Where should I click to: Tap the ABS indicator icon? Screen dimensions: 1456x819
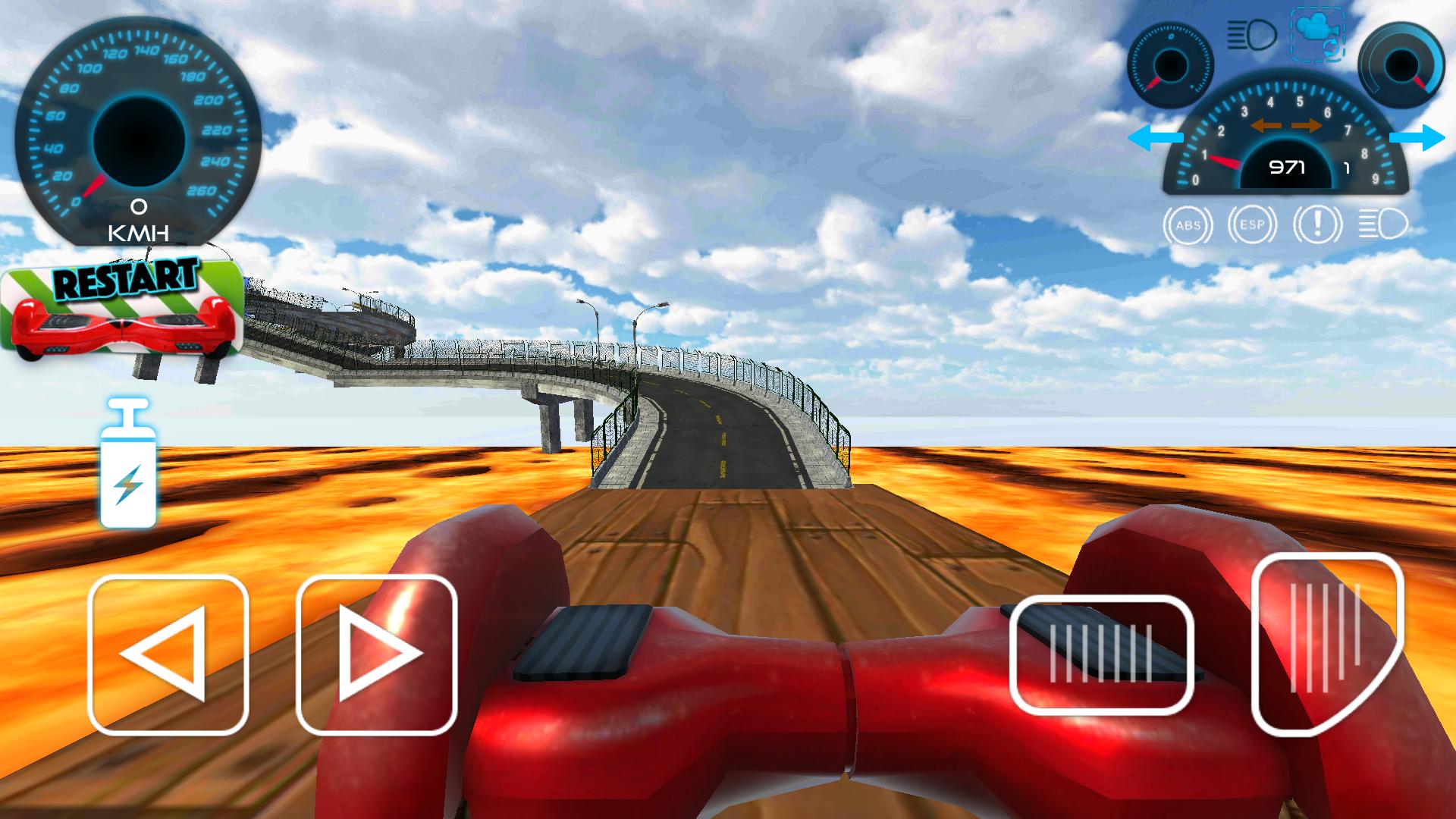1188,224
